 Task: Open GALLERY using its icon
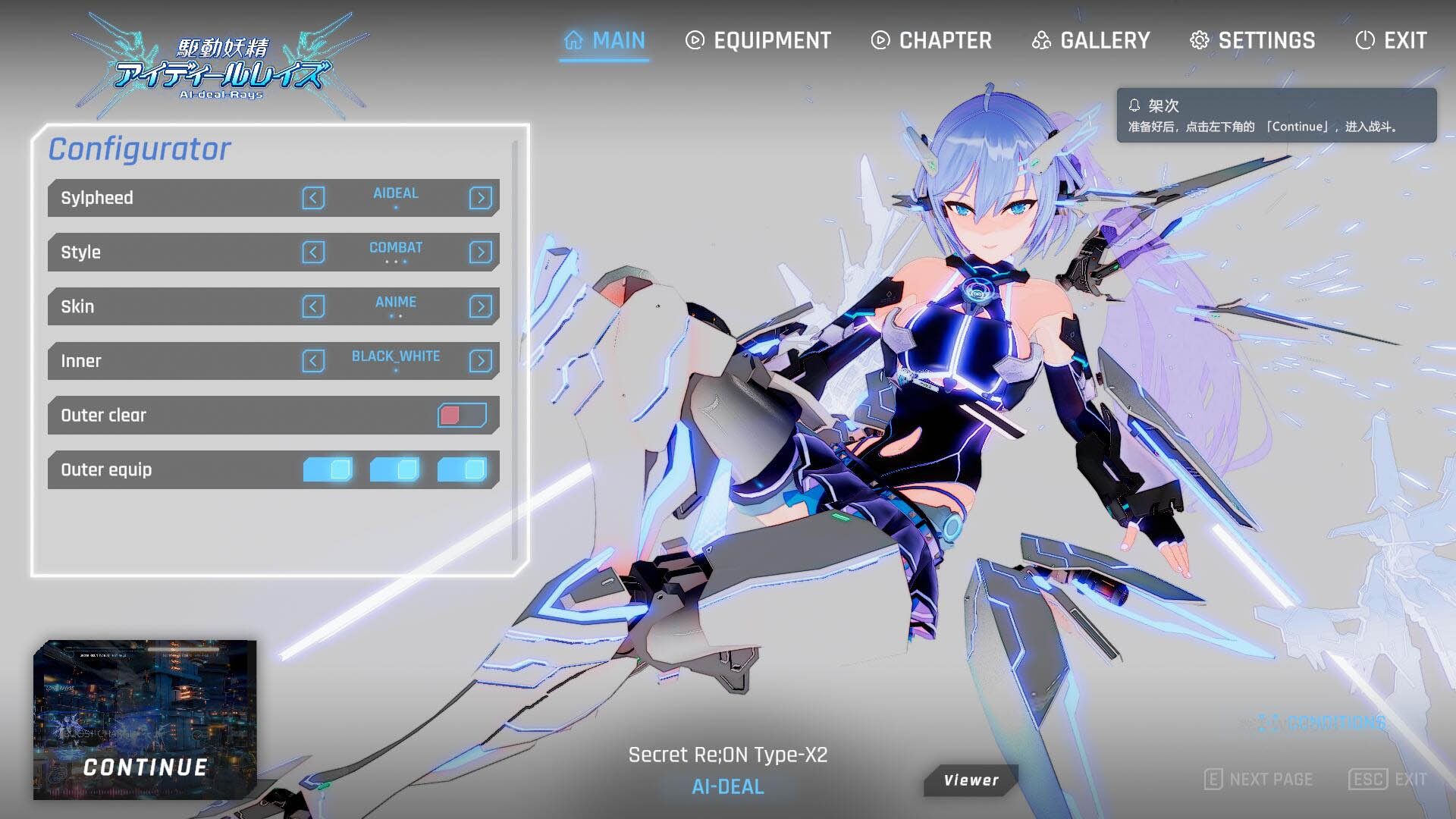coord(1043,40)
